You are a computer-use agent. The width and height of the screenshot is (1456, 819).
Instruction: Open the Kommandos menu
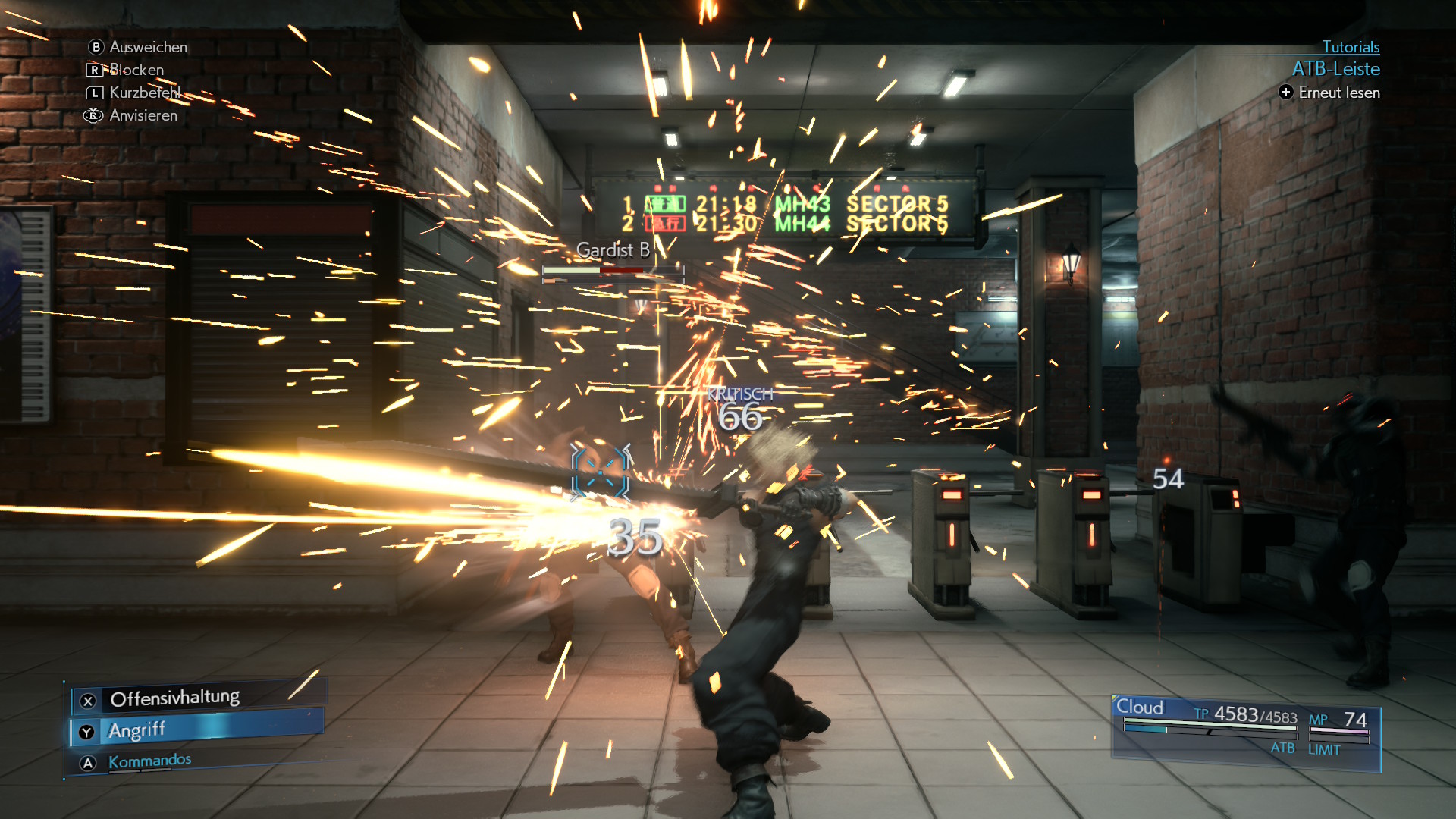[149, 761]
